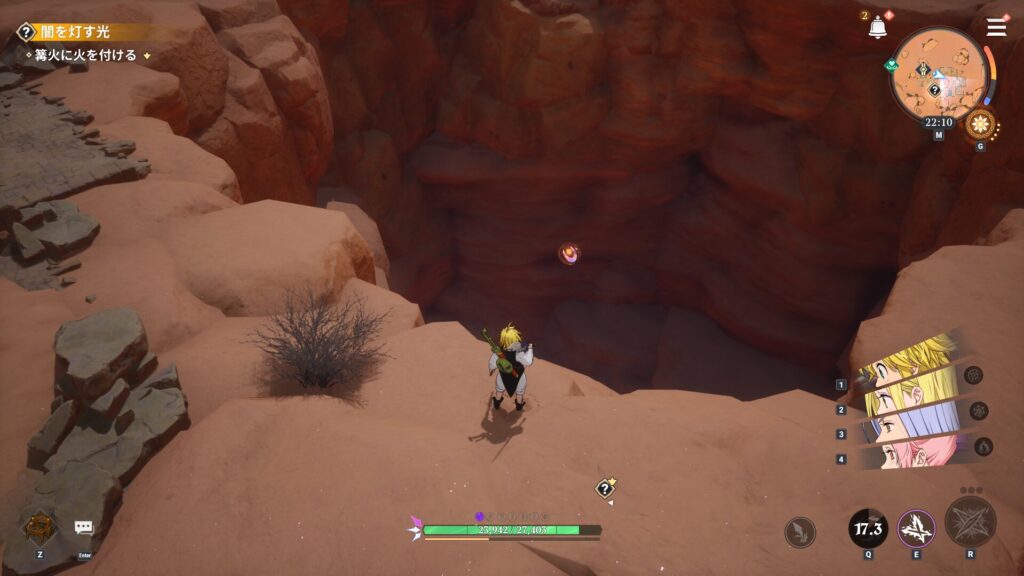The width and height of the screenshot is (1024, 576).
Task: Open the notification bell
Action: tap(878, 28)
